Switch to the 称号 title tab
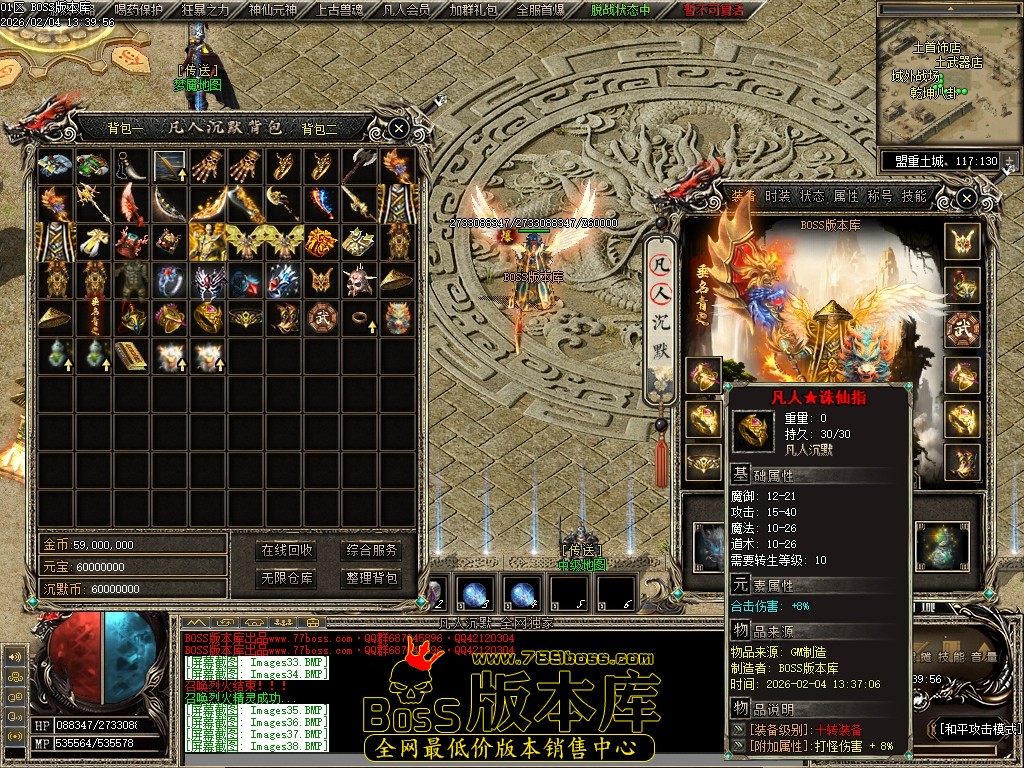1024x768 pixels. pyautogui.click(x=880, y=196)
